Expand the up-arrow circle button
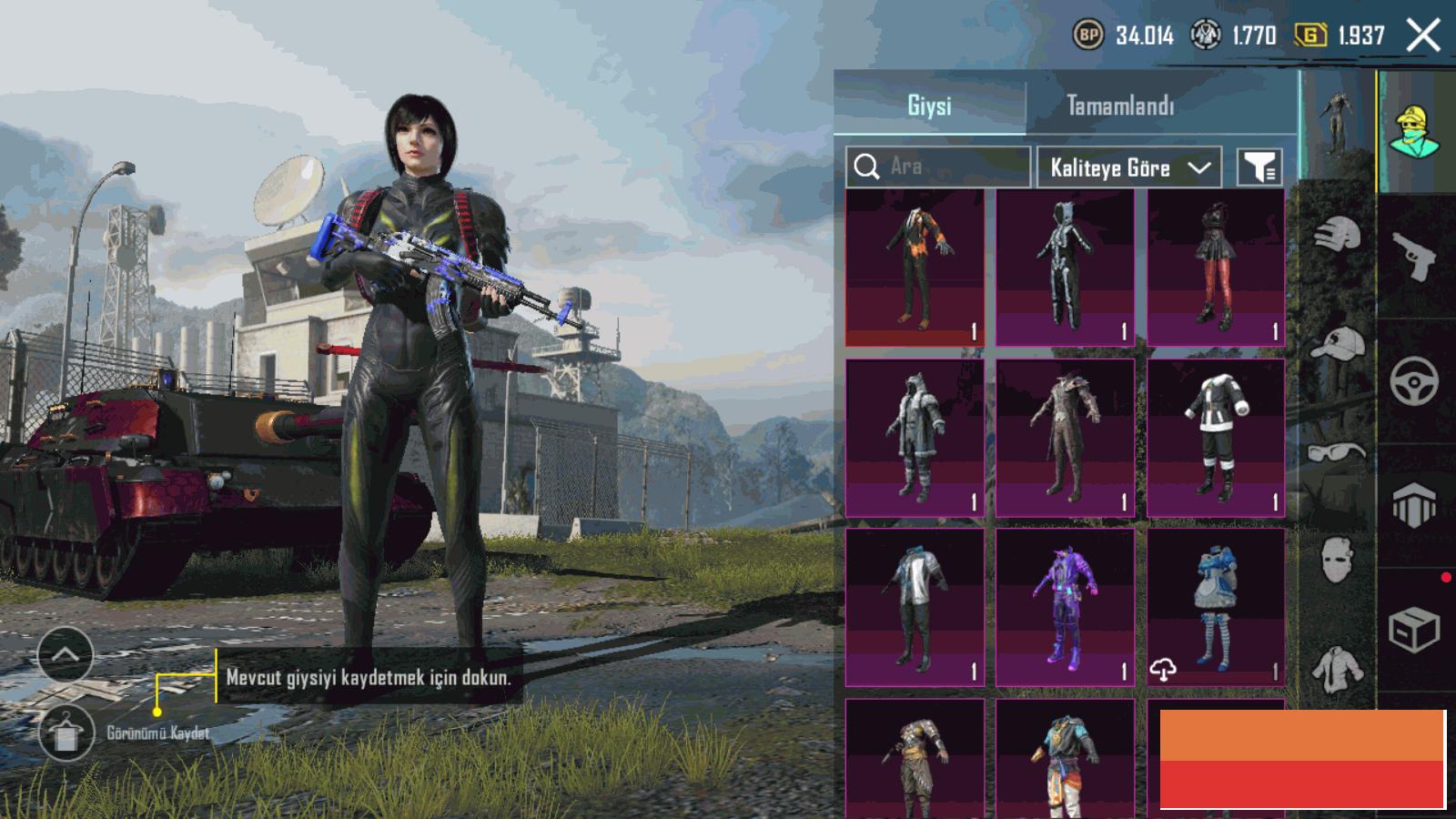Viewport: 1456px width, 819px height. coord(66,653)
